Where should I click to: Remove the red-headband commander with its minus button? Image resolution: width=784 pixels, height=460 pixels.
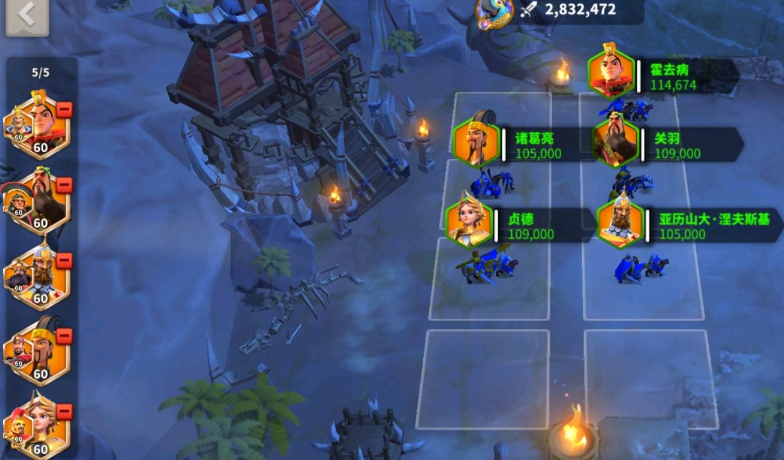point(64,109)
